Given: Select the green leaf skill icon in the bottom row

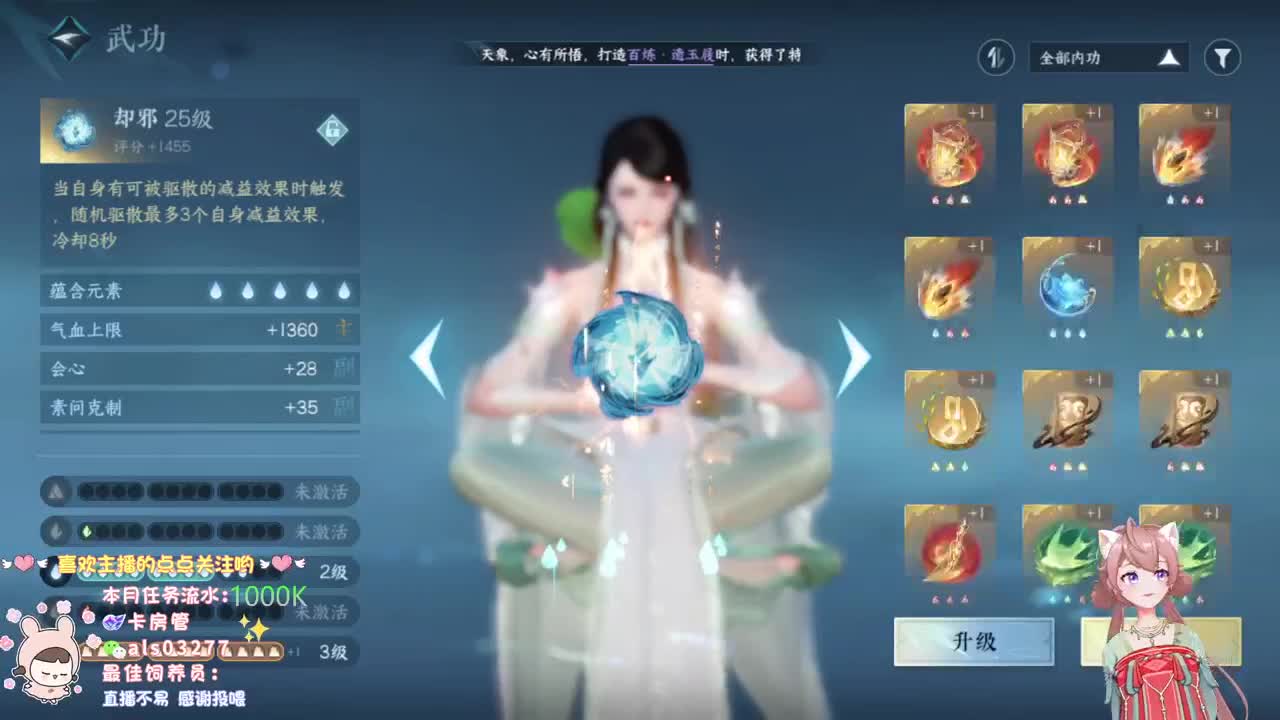Looking at the screenshot, I should (1066, 553).
